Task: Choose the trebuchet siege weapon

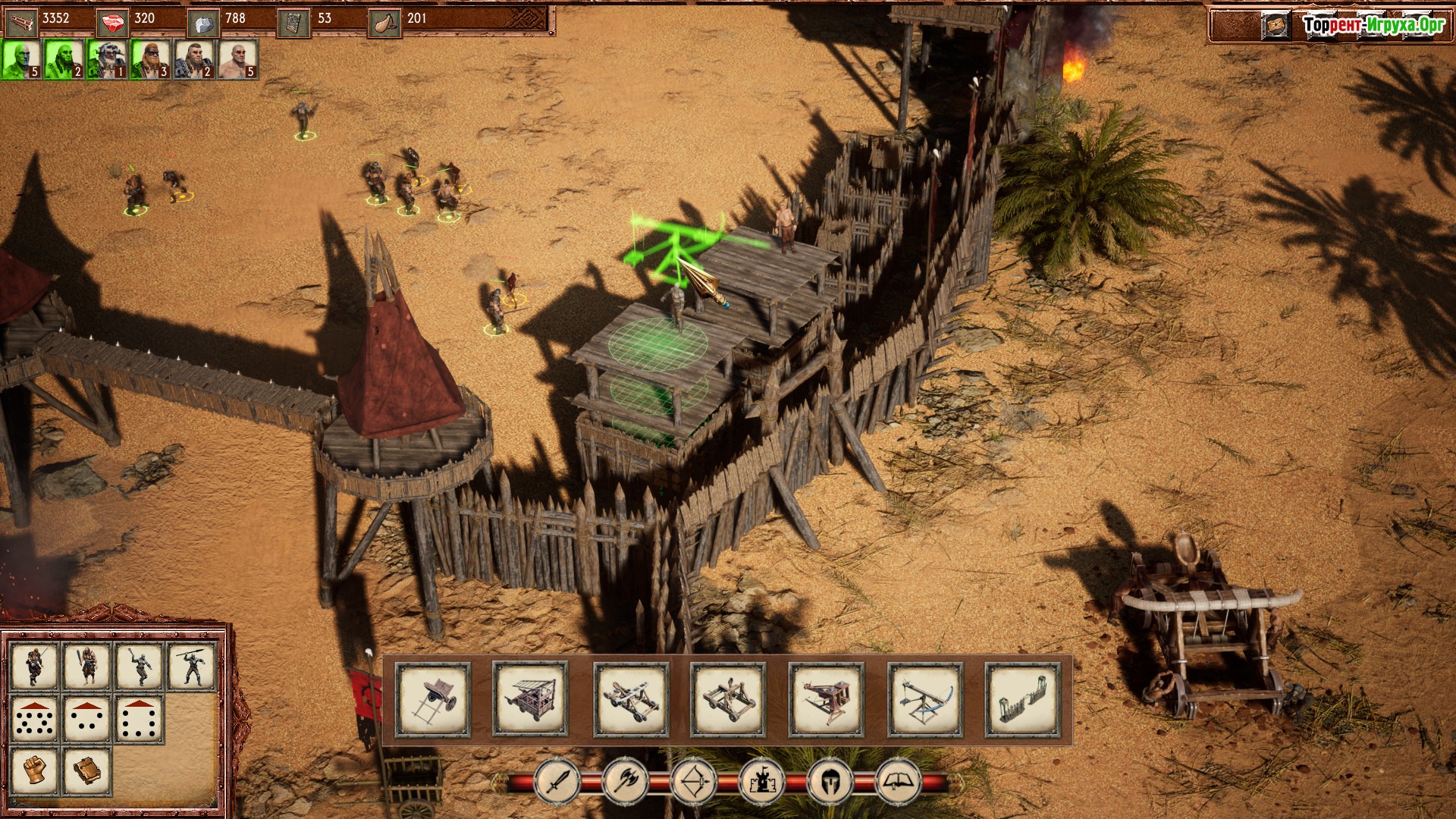Action: [x=826, y=699]
